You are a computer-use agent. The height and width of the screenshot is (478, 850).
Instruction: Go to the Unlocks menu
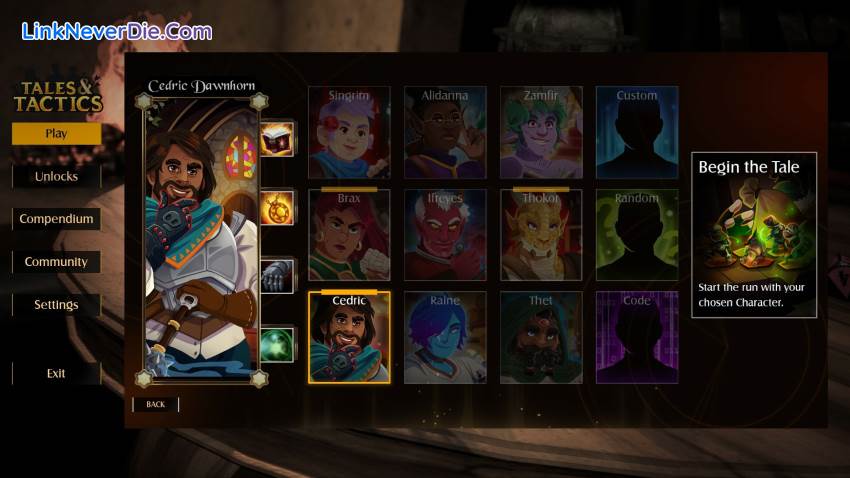click(56, 176)
